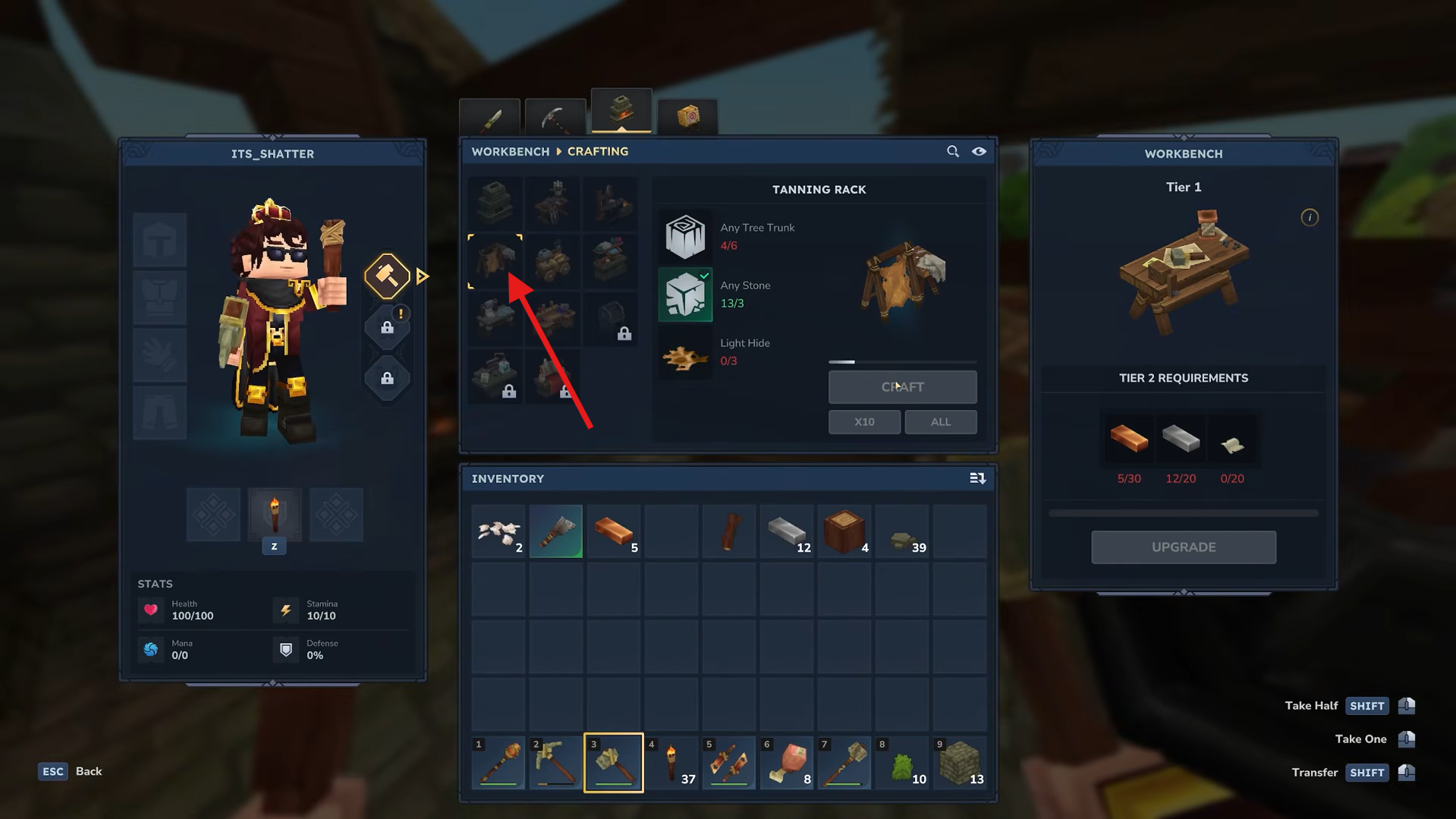Click the yellow arrow beside the hammer icon
Viewport: 1456px width, 819px height.
(x=423, y=276)
